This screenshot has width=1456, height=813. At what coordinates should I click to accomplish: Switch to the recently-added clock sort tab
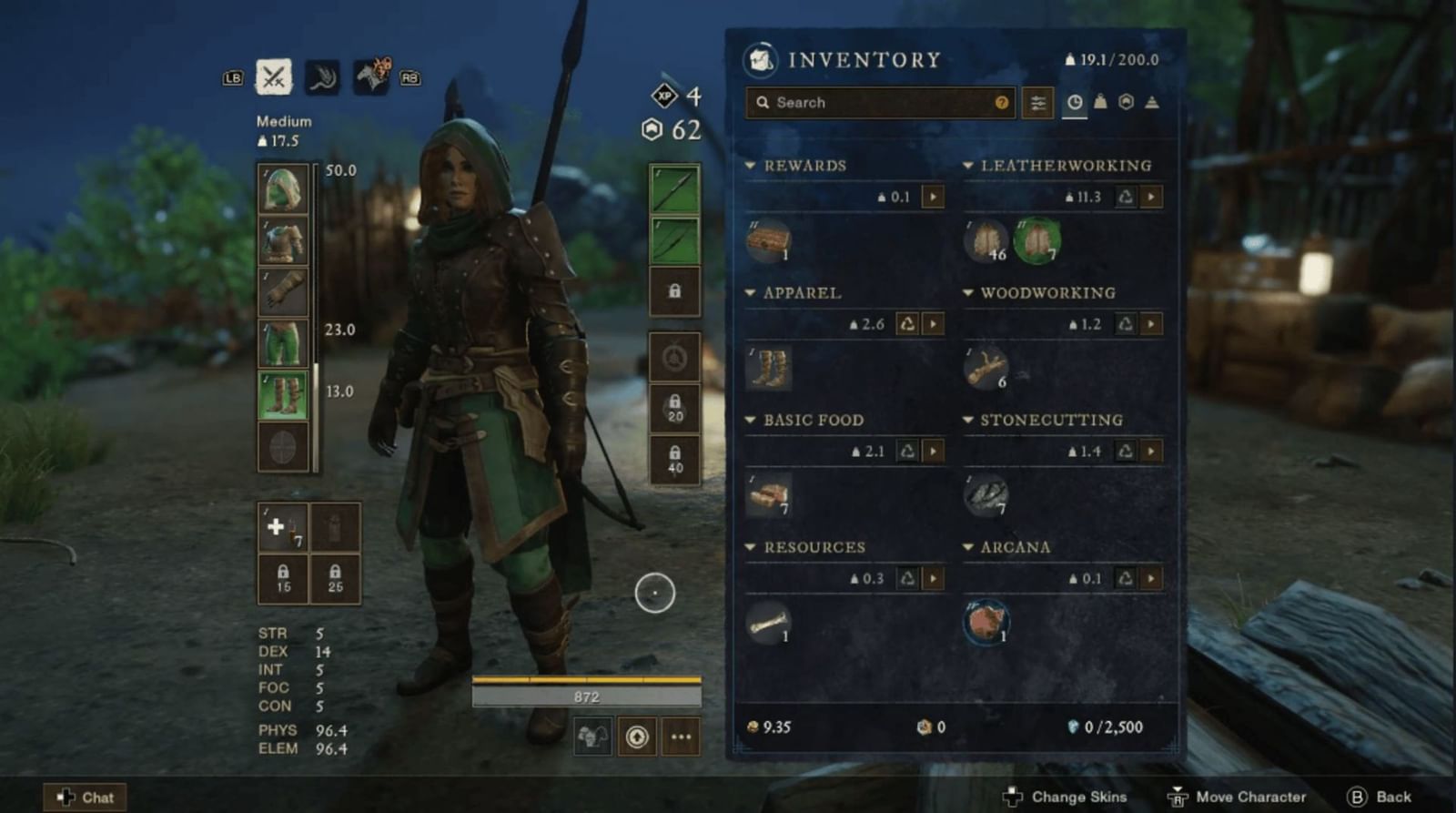[x=1075, y=103]
